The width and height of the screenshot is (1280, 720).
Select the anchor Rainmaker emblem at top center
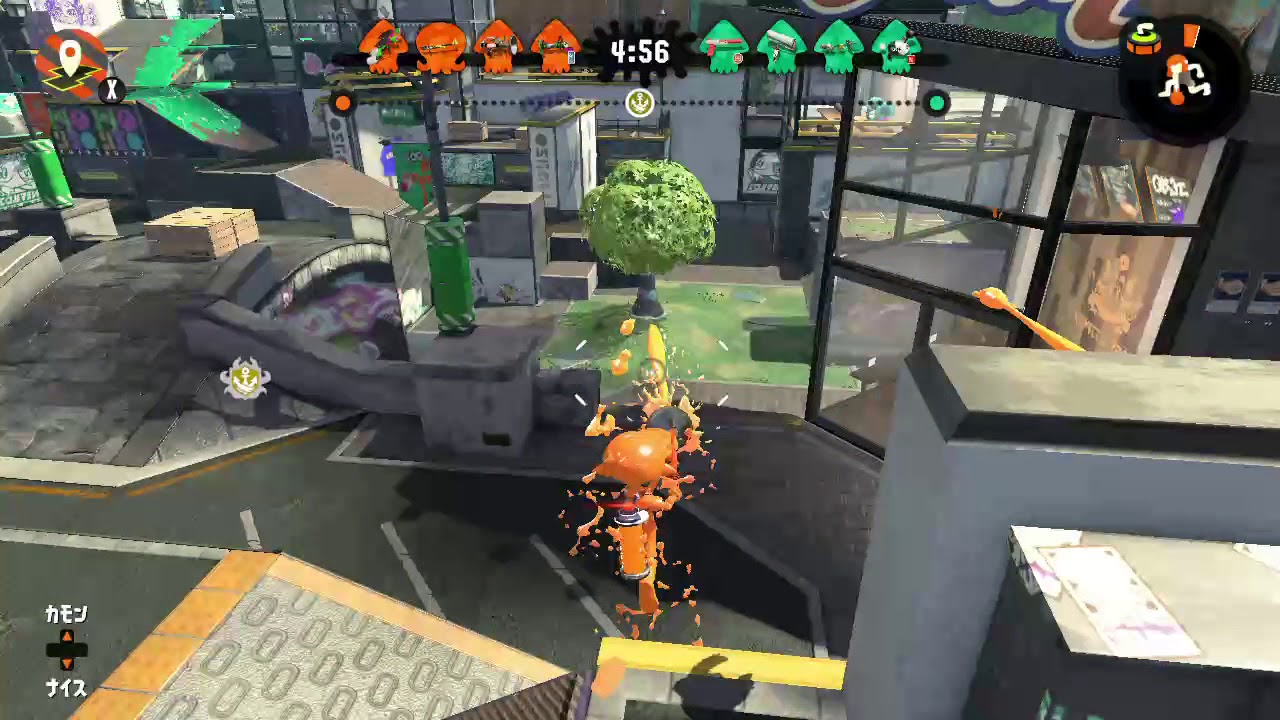(639, 103)
